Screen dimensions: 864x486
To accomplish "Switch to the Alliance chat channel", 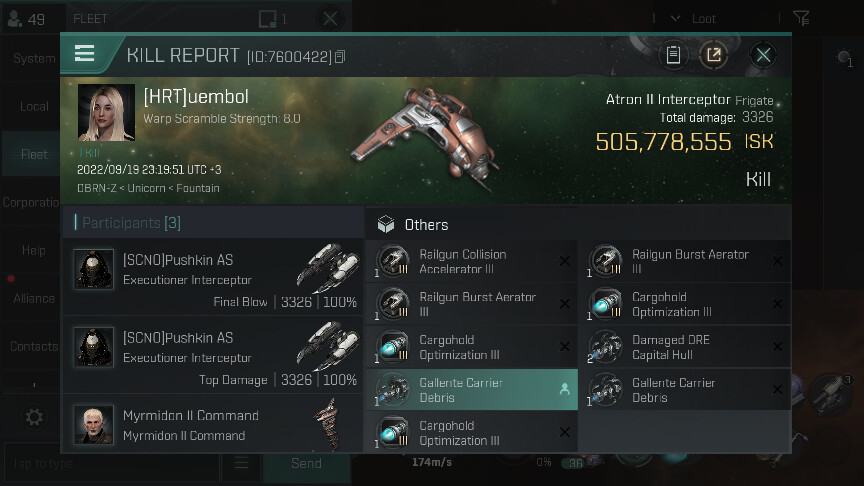I will pyautogui.click(x=34, y=298).
